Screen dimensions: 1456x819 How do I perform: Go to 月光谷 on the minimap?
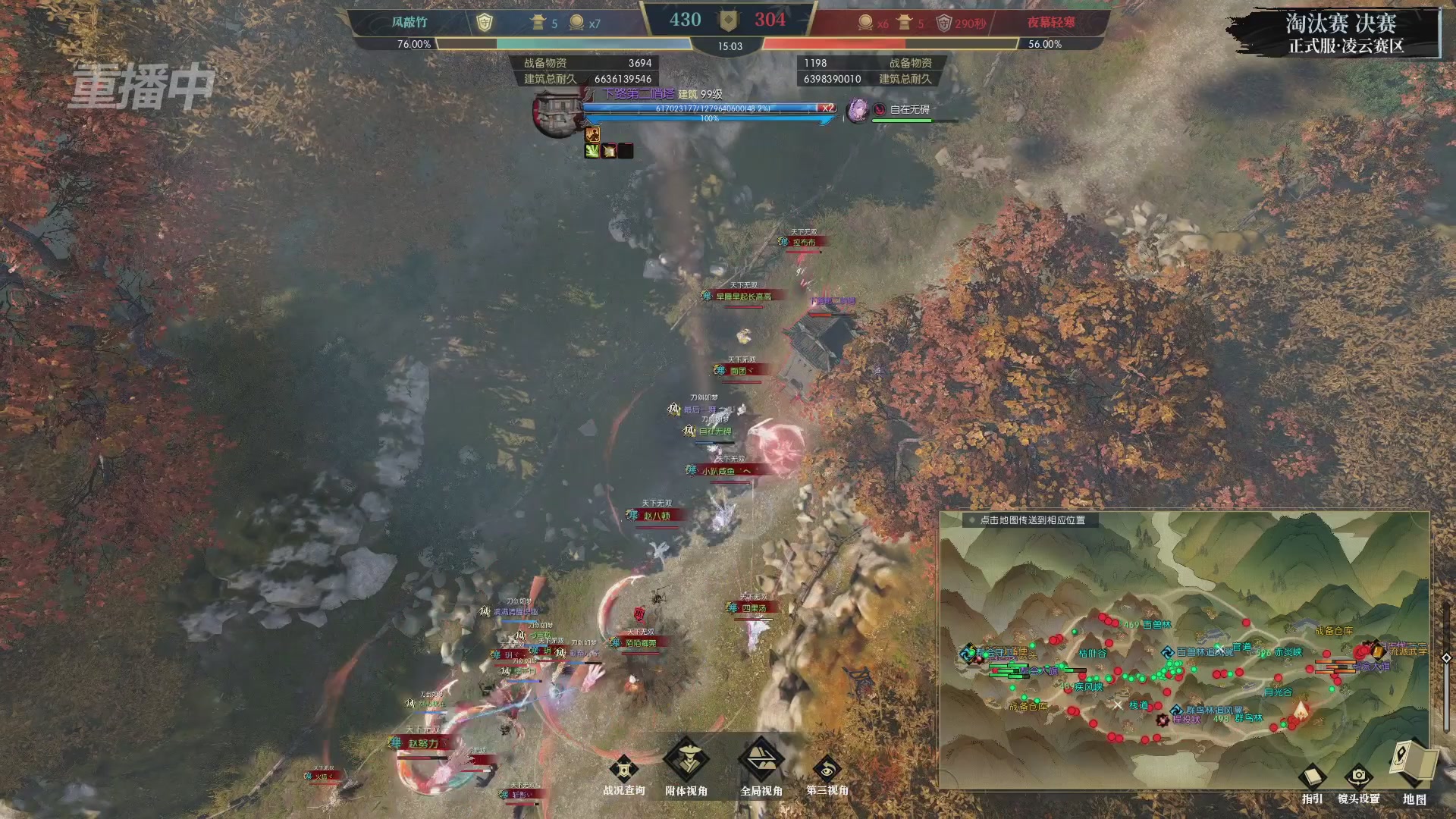tap(1278, 692)
